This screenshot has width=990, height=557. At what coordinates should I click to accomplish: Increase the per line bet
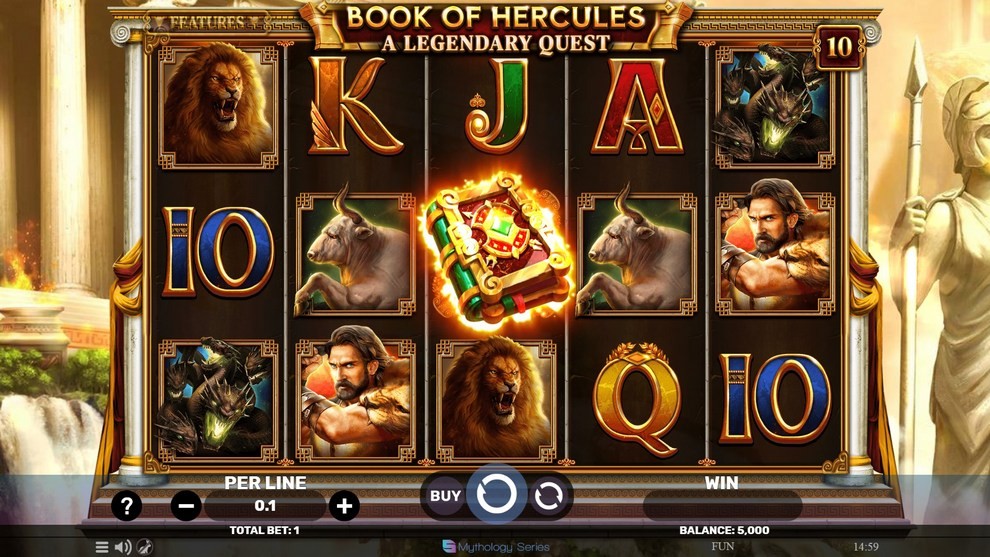click(344, 506)
